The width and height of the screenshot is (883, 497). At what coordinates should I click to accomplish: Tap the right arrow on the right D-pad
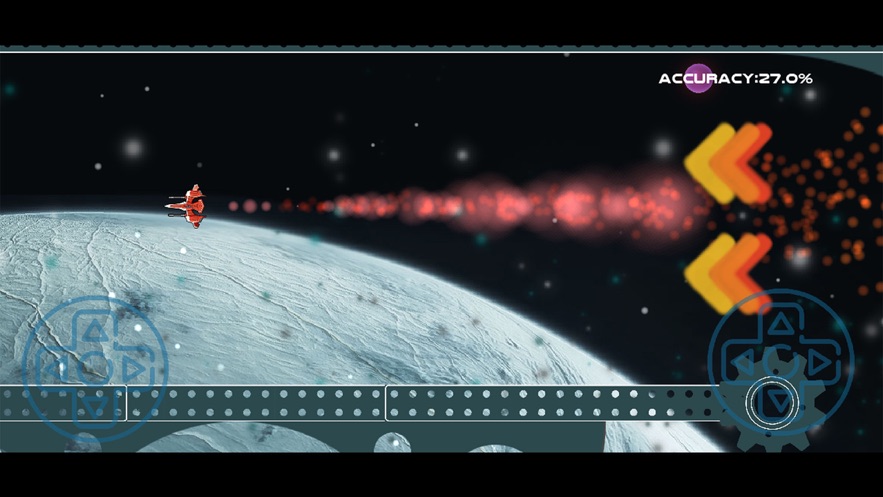tap(817, 361)
